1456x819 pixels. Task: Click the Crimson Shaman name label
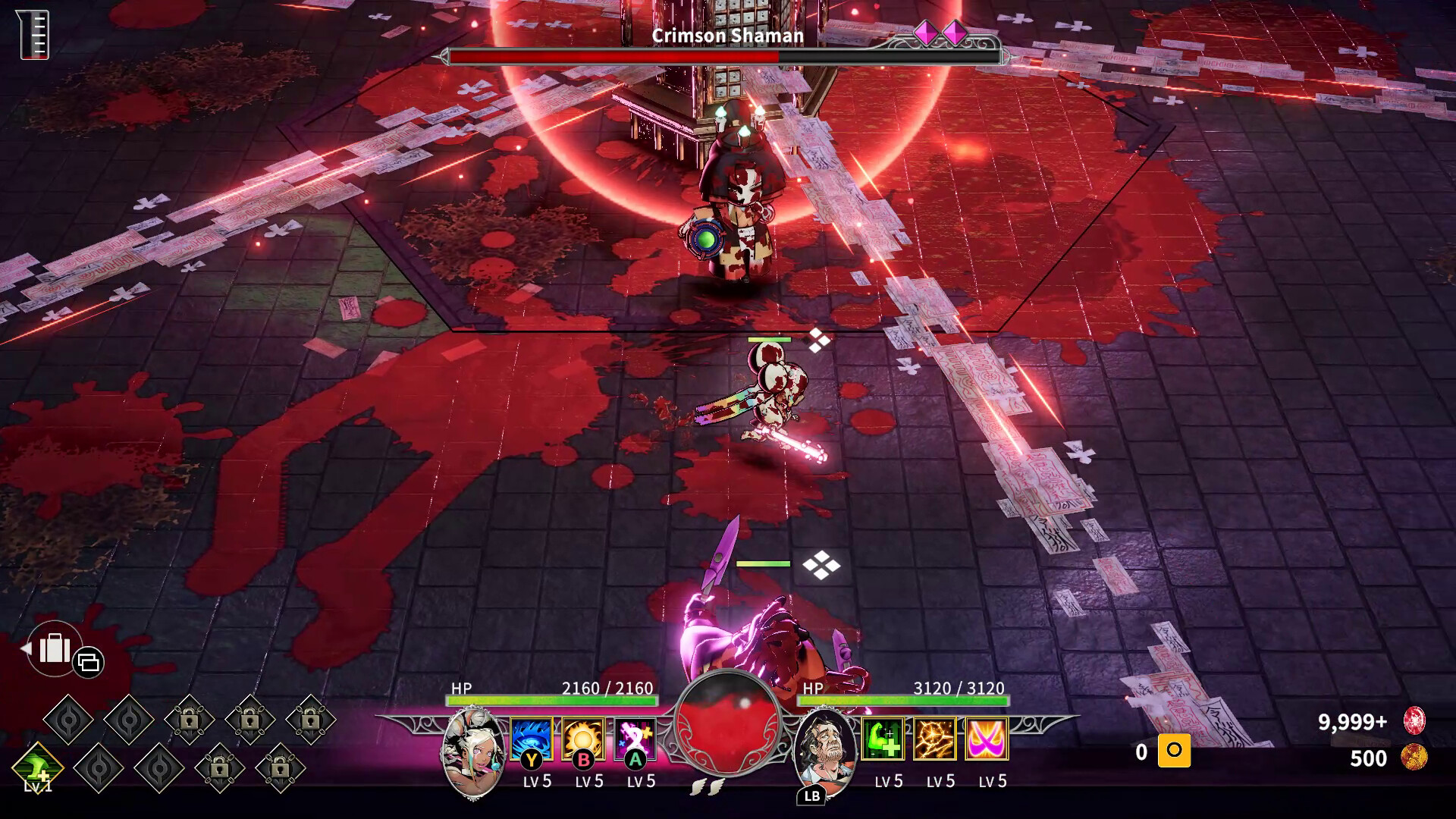click(x=728, y=36)
